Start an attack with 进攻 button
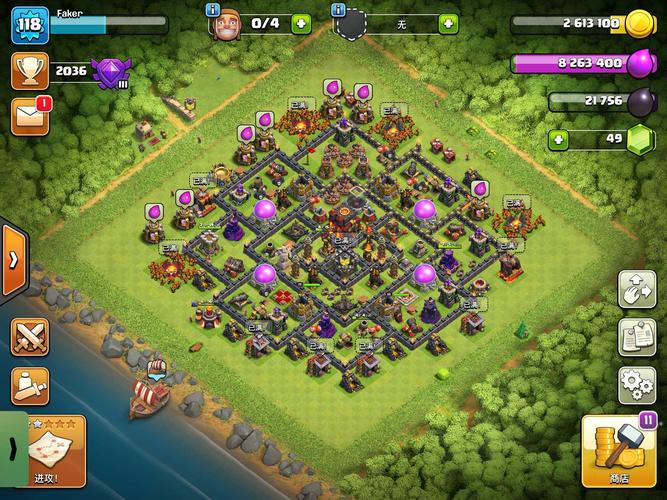Screen dimensions: 667x500 pyautogui.click(x=56, y=451)
